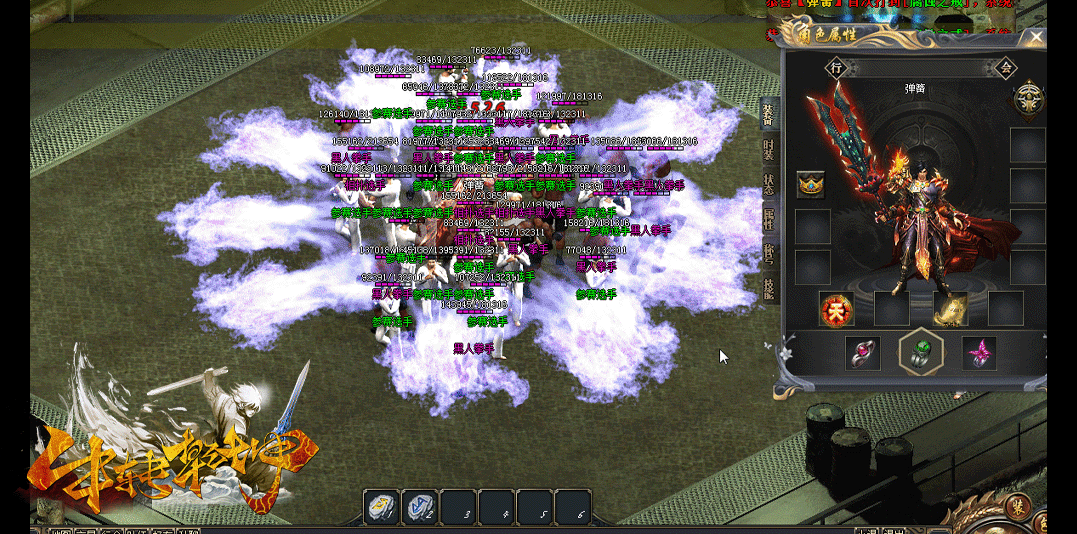Image resolution: width=1077 pixels, height=534 pixels.
Task: Select the green gem ring in hexagon
Action: 921,352
